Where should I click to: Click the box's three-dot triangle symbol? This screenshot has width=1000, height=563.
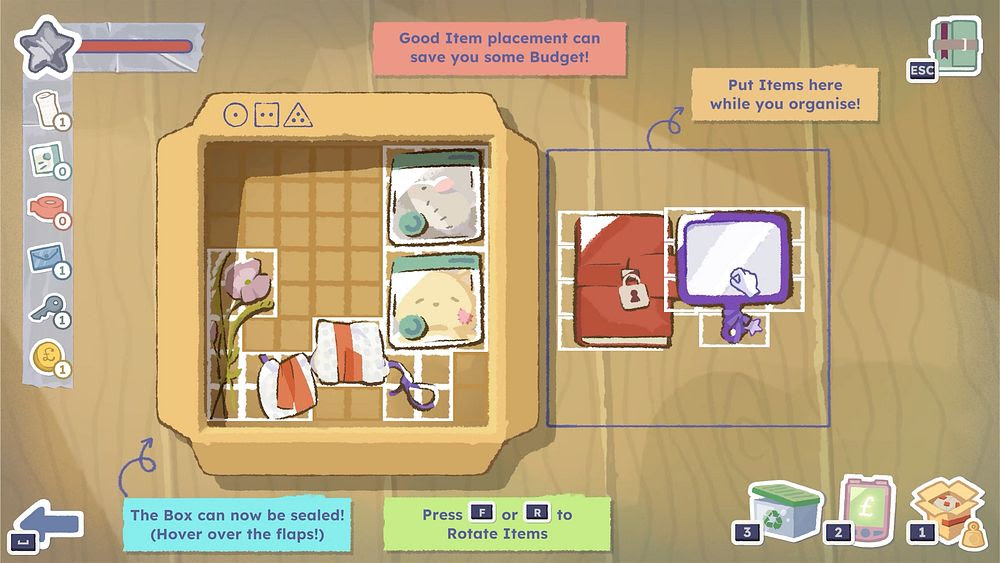pyautogui.click(x=297, y=115)
